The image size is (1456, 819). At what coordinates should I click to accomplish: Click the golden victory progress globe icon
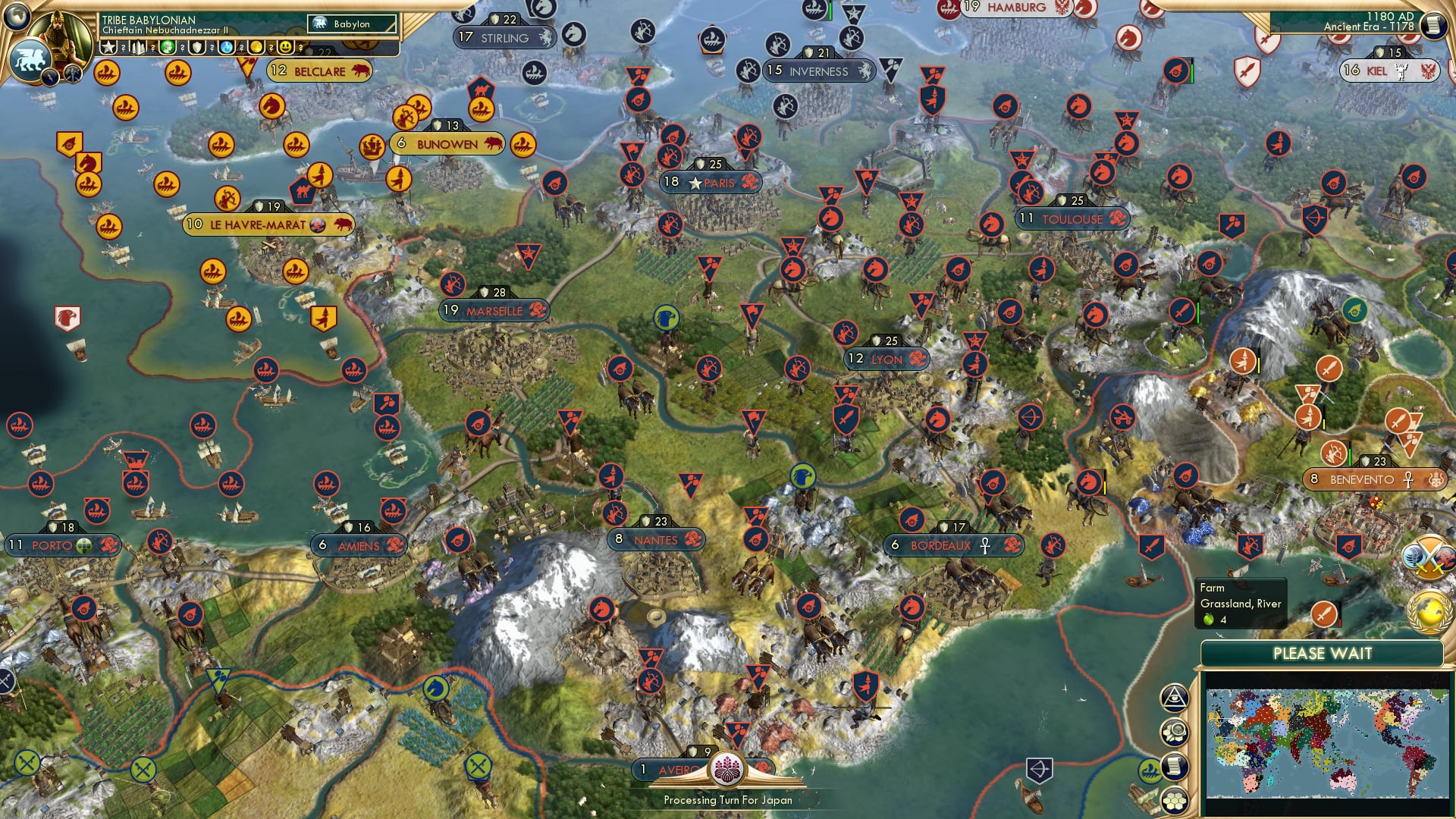tap(1426, 611)
